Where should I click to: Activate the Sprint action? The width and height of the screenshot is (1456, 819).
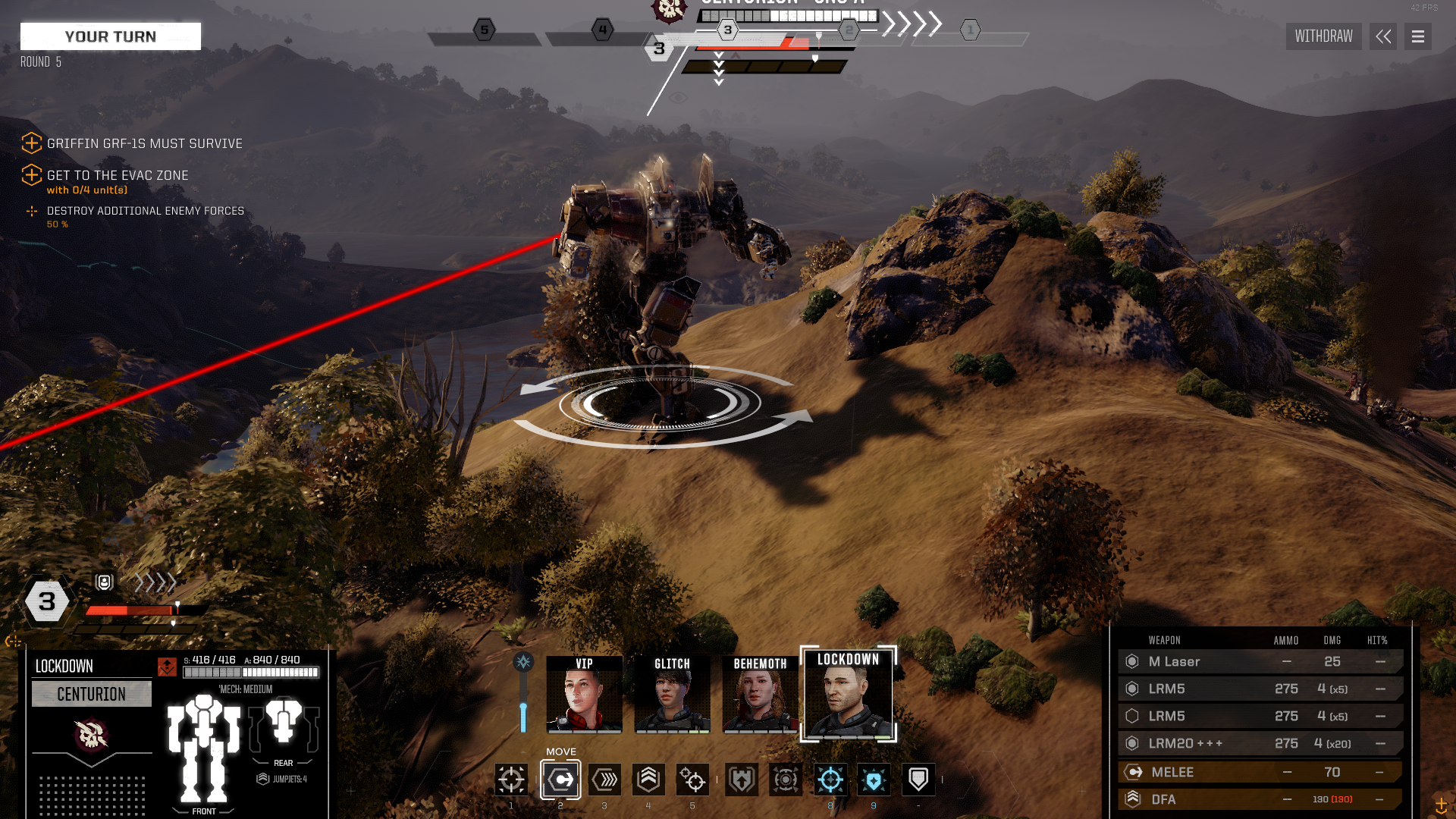[604, 779]
